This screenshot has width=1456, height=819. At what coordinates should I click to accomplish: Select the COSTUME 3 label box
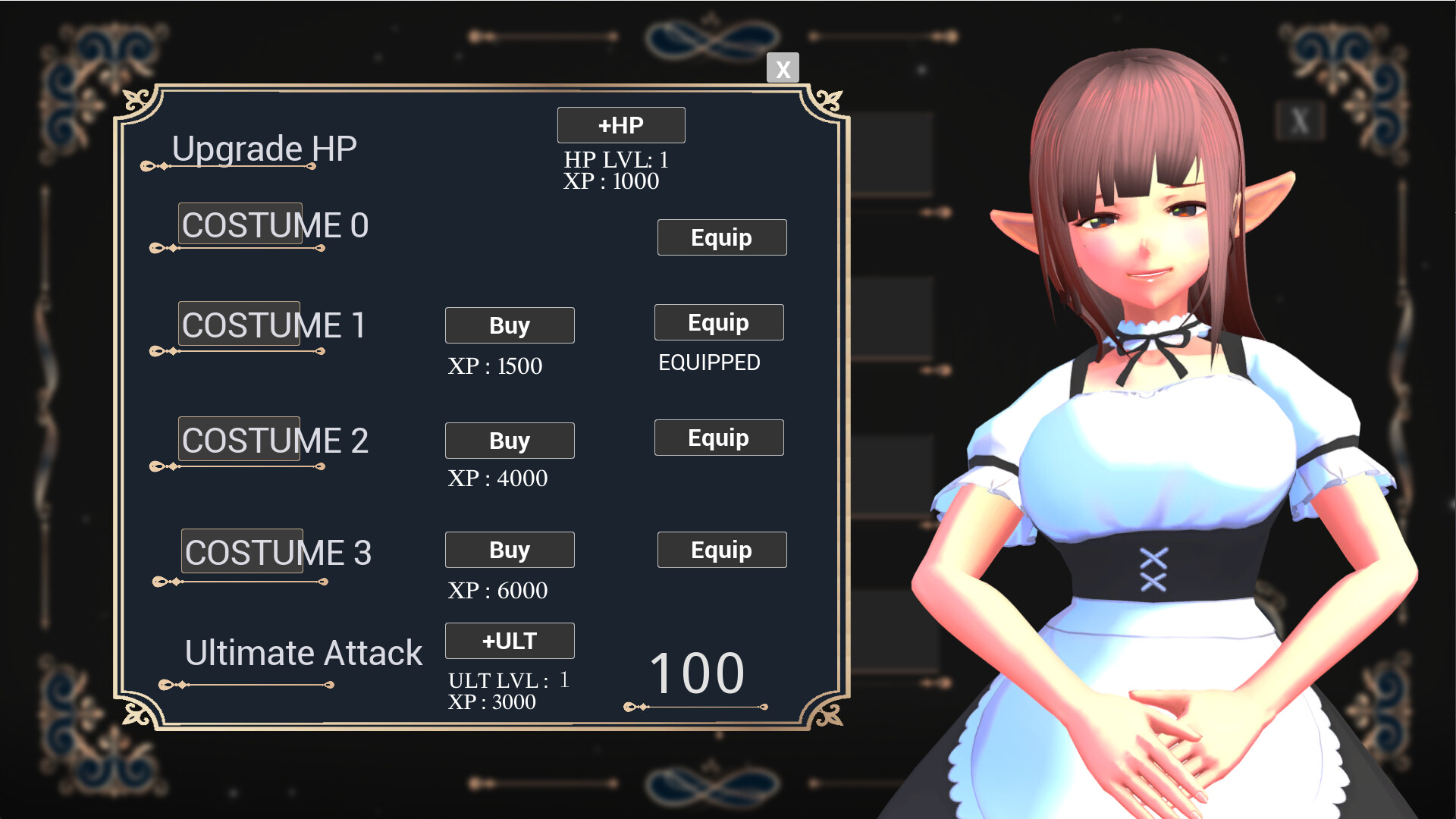pyautogui.click(x=242, y=551)
